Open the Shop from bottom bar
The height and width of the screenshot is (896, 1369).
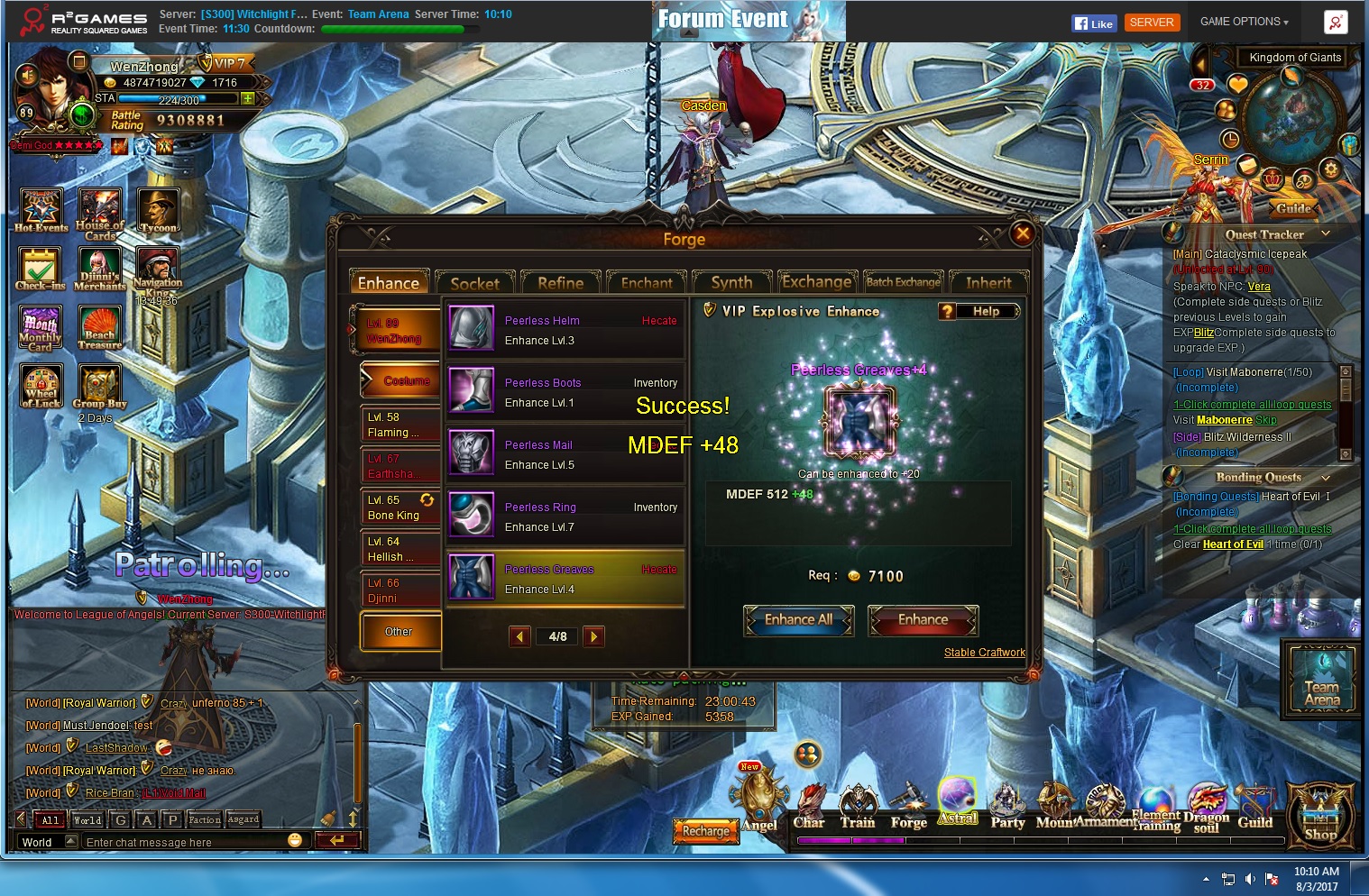pyautogui.click(x=1320, y=816)
